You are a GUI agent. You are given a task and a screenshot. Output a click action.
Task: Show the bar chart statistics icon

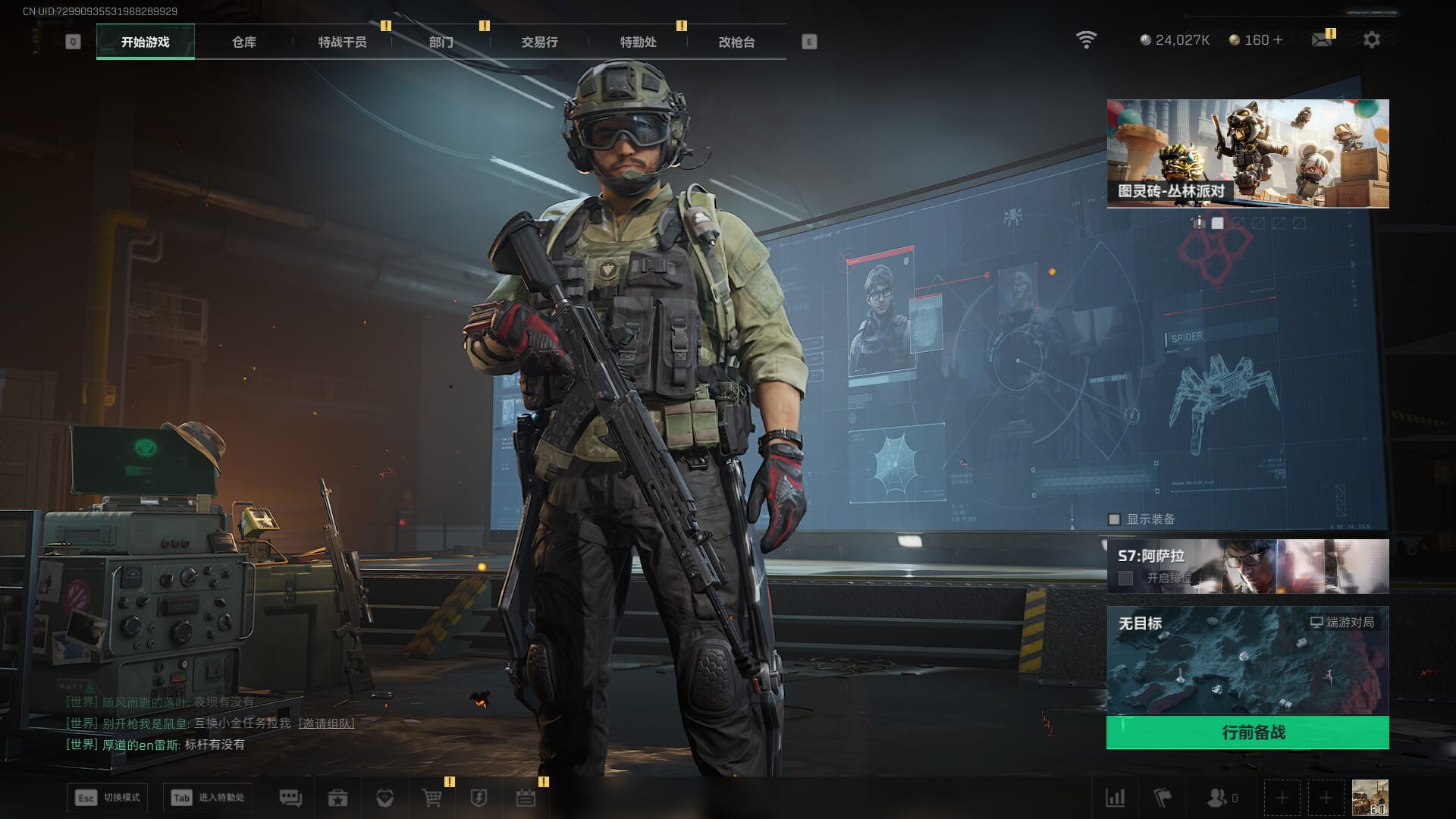click(x=1115, y=798)
